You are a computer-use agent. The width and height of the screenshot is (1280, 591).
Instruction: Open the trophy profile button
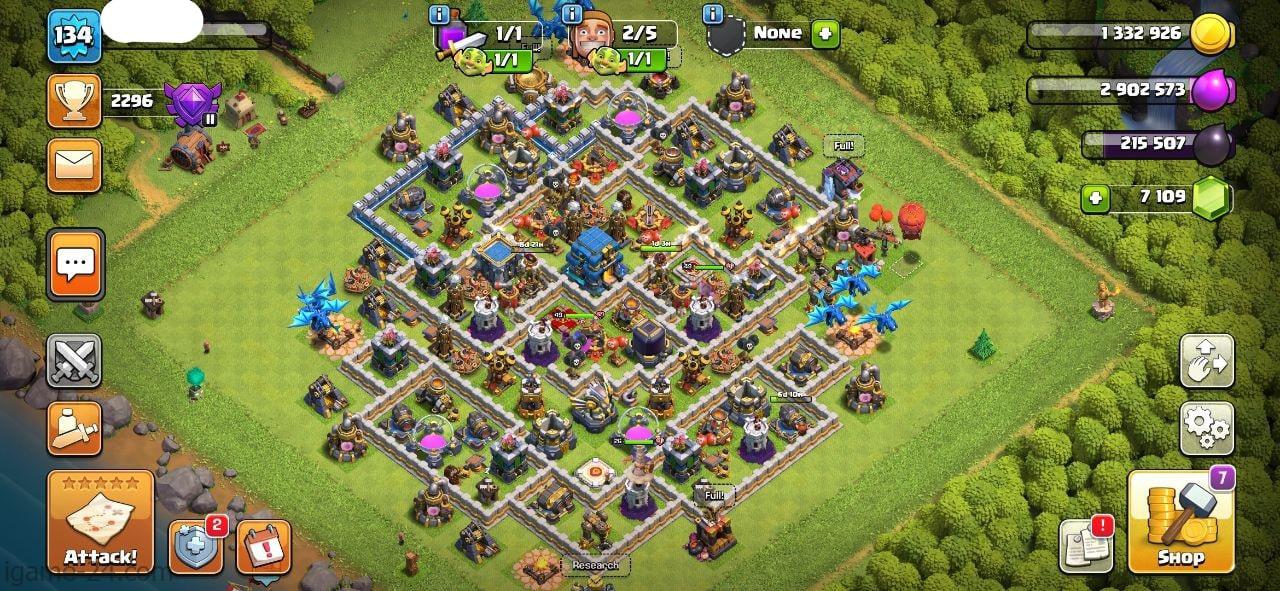coord(74,101)
